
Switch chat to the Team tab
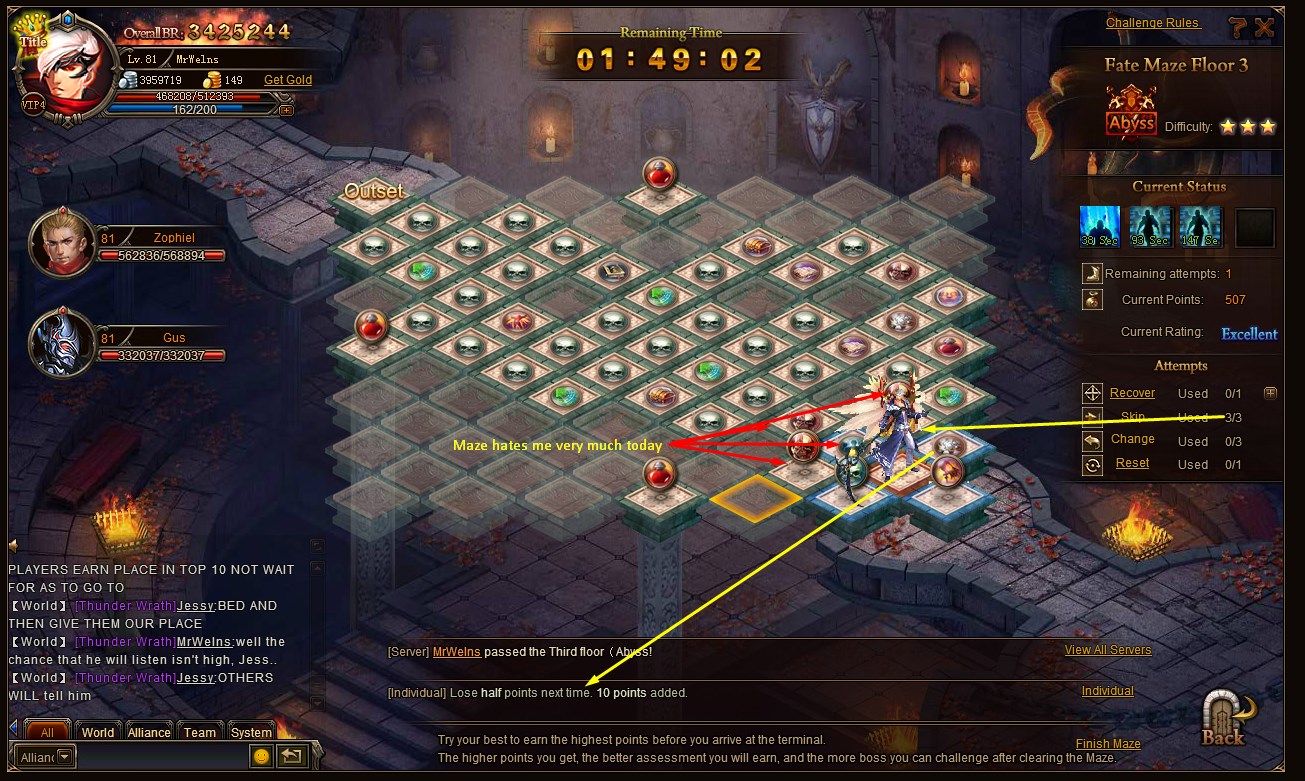[x=200, y=732]
